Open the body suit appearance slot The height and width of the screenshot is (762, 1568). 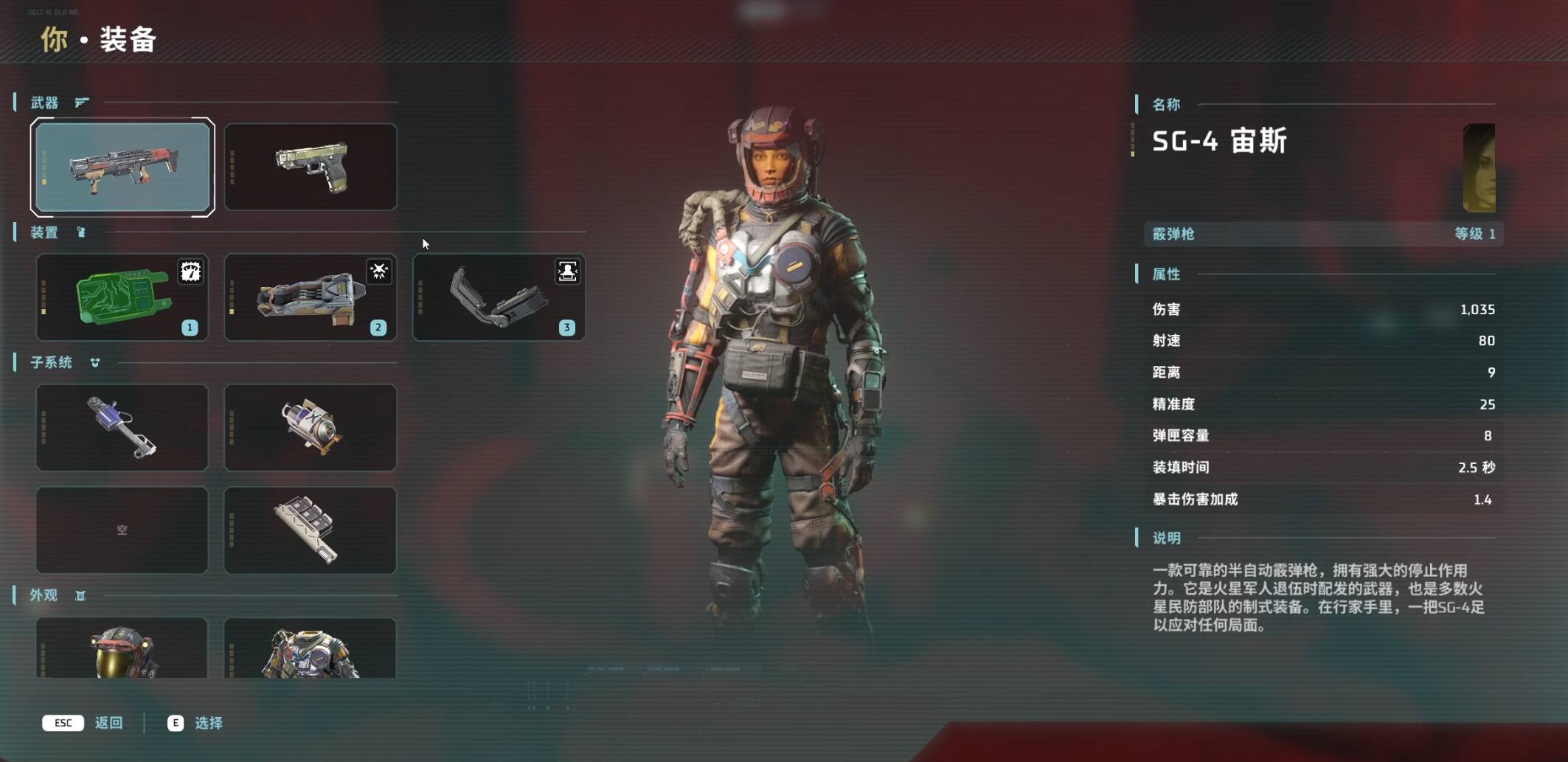(x=311, y=648)
